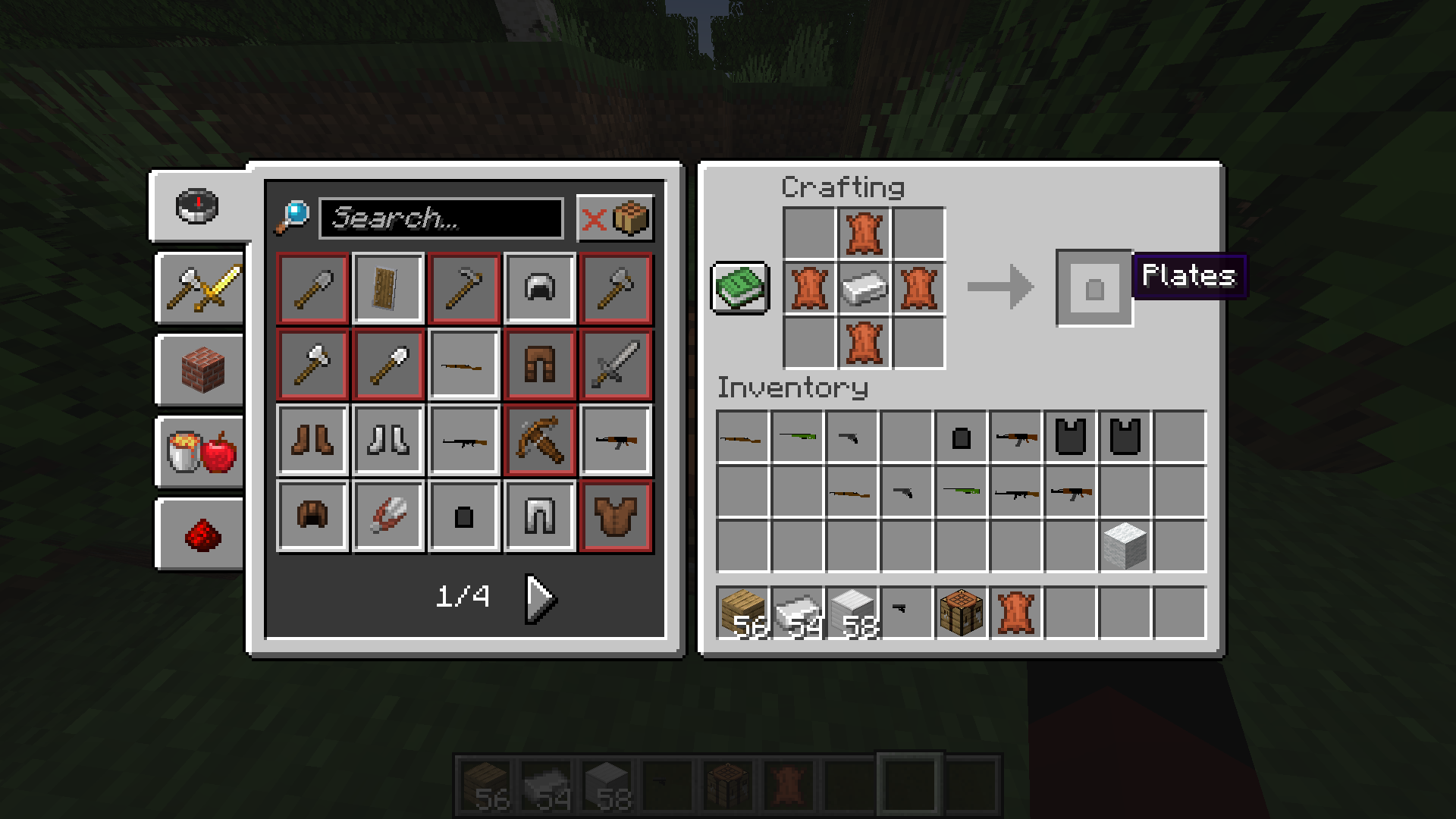The image size is (1456, 819).
Task: Click the iron helmet recipe
Action: (540, 288)
